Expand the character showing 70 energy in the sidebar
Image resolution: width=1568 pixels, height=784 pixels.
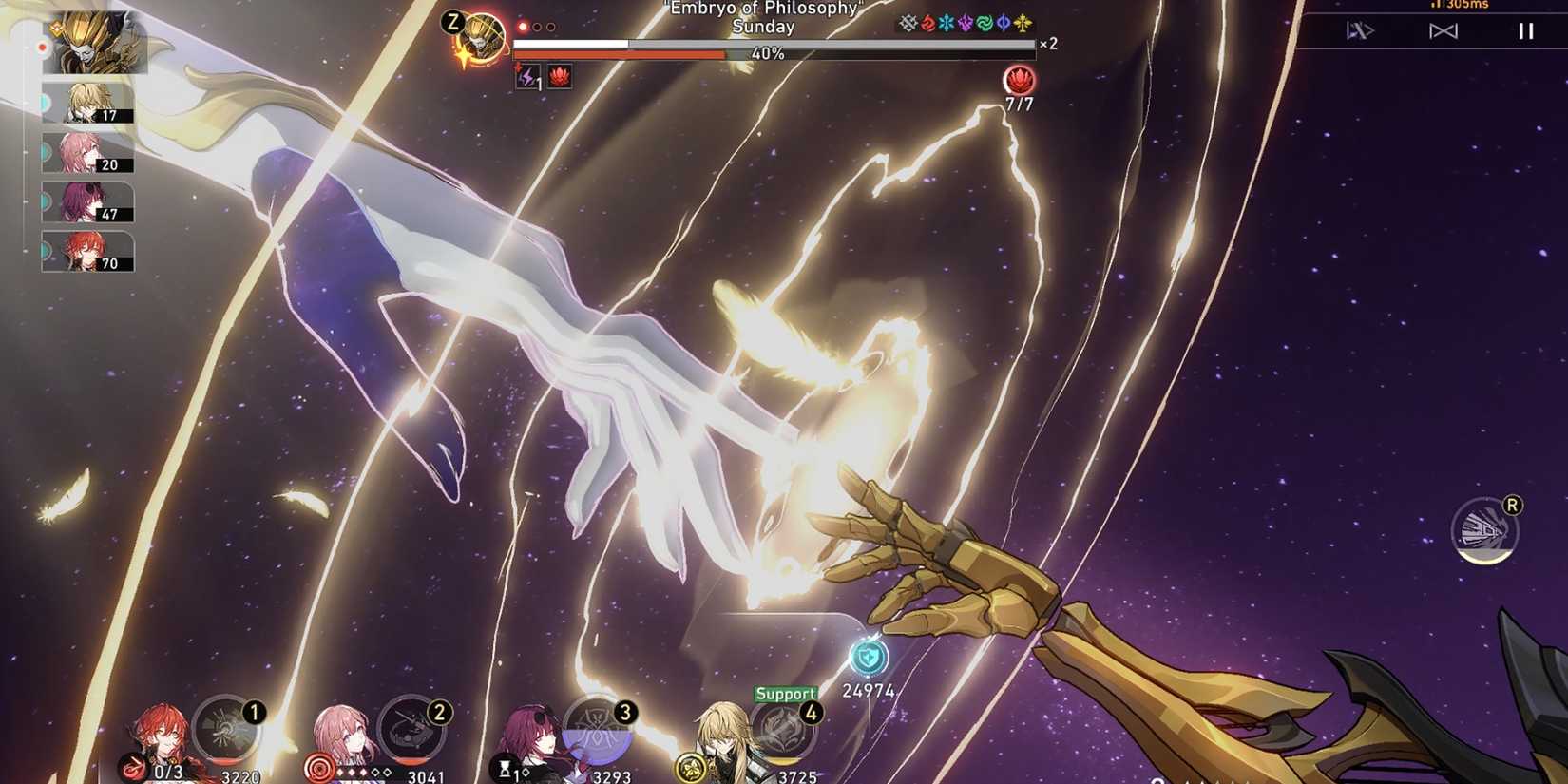[x=86, y=252]
